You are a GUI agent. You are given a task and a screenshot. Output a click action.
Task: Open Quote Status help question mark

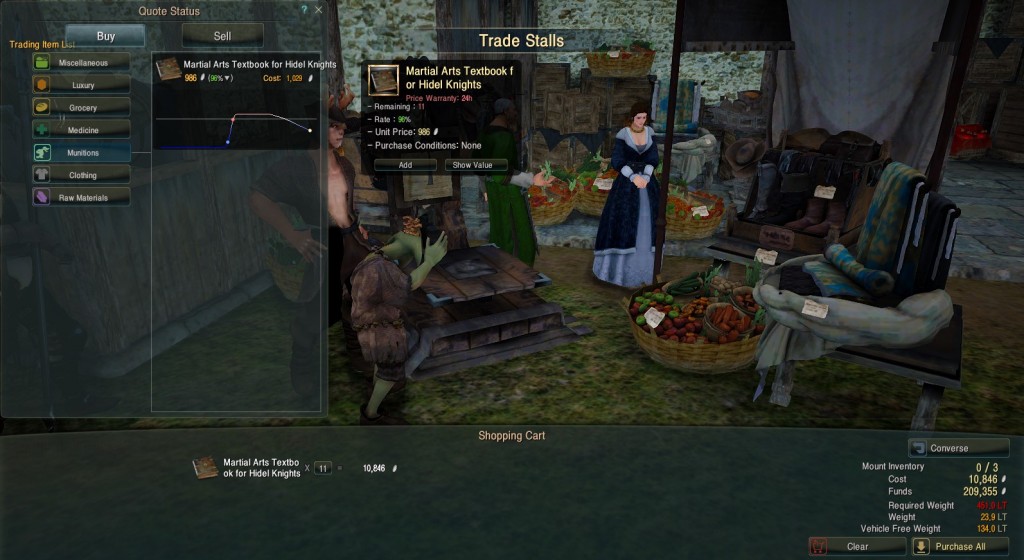304,10
